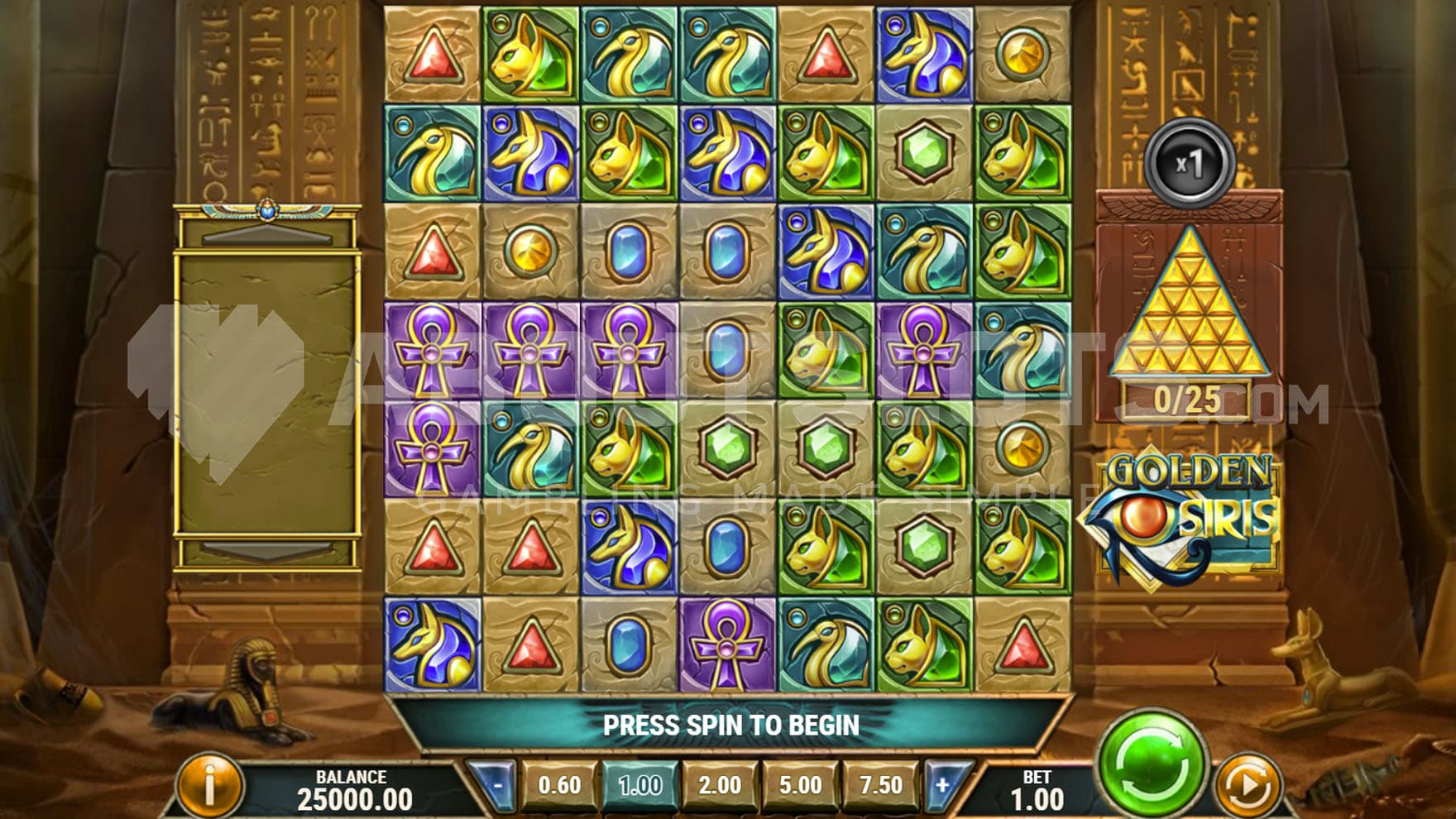Increase bet with the plus button
This screenshot has height=819, width=1456.
(943, 784)
